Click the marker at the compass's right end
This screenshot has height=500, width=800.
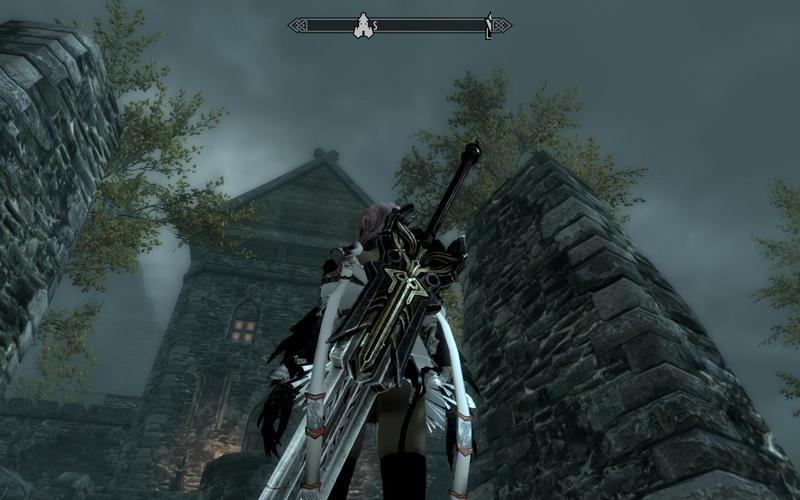tap(488, 25)
